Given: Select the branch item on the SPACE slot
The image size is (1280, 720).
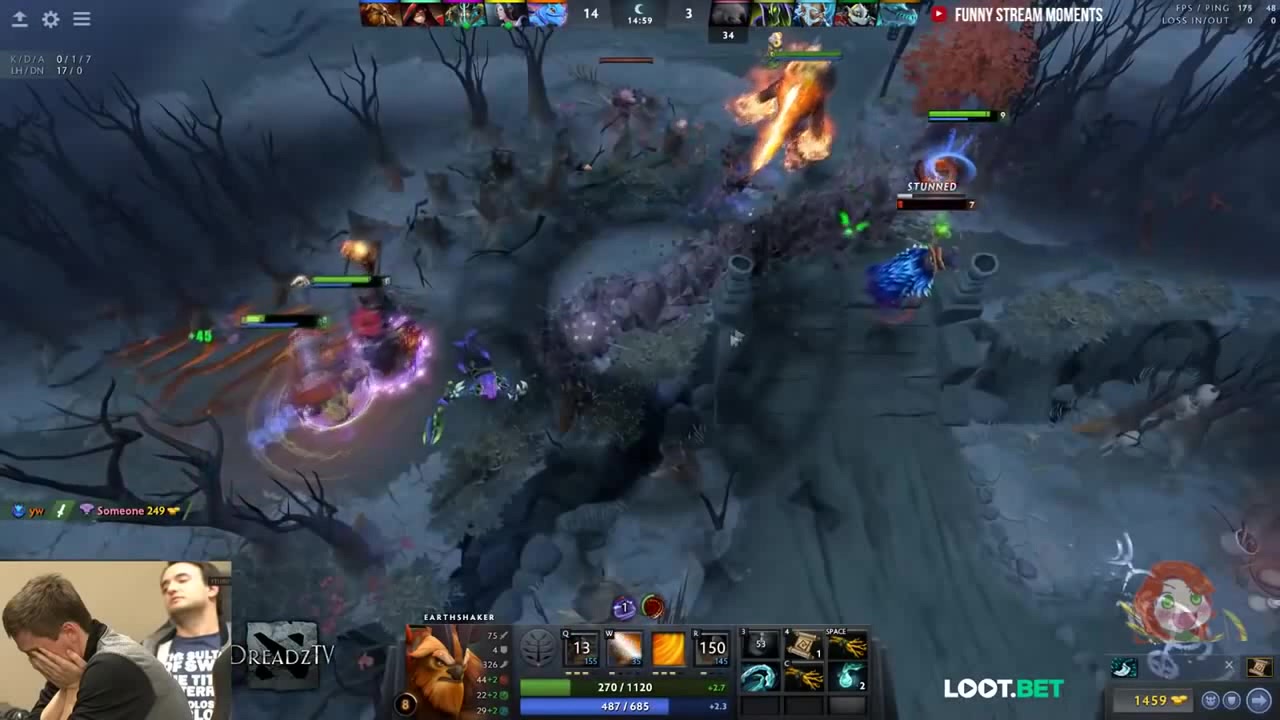Looking at the screenshot, I should tap(848, 647).
